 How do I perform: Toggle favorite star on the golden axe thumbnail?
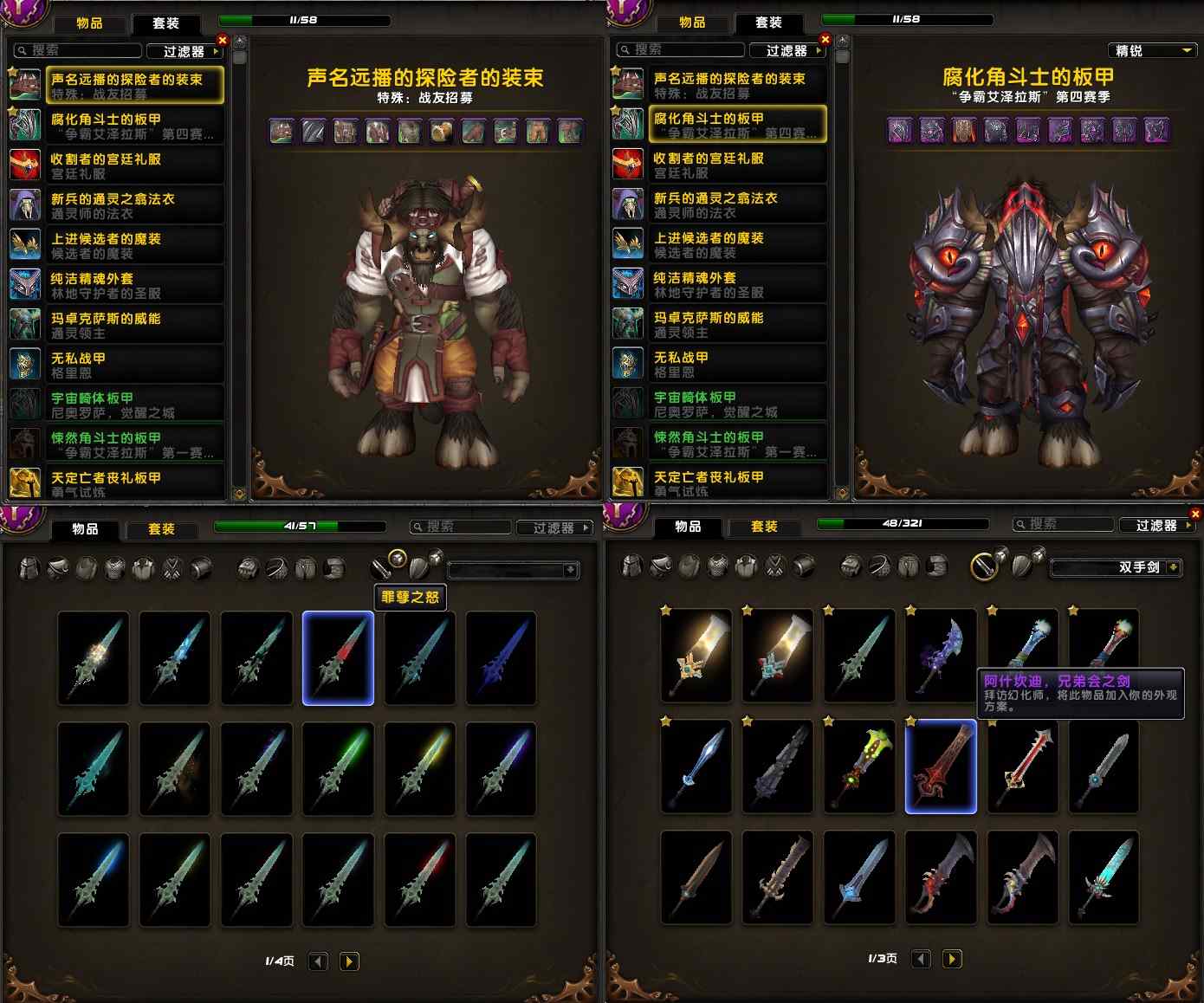pos(663,611)
